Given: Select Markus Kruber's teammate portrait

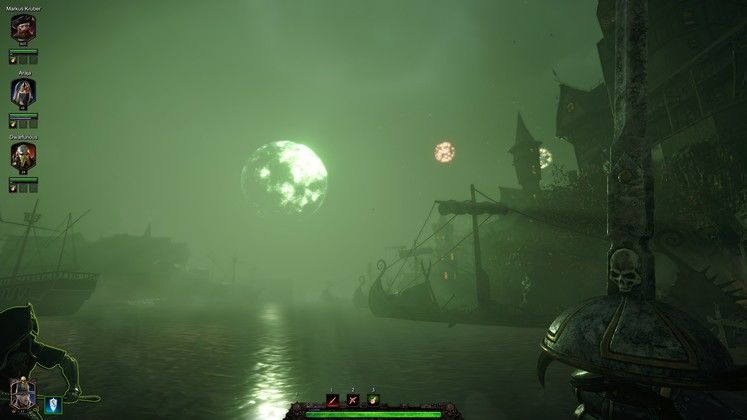Looking at the screenshot, I should tap(23, 29).
